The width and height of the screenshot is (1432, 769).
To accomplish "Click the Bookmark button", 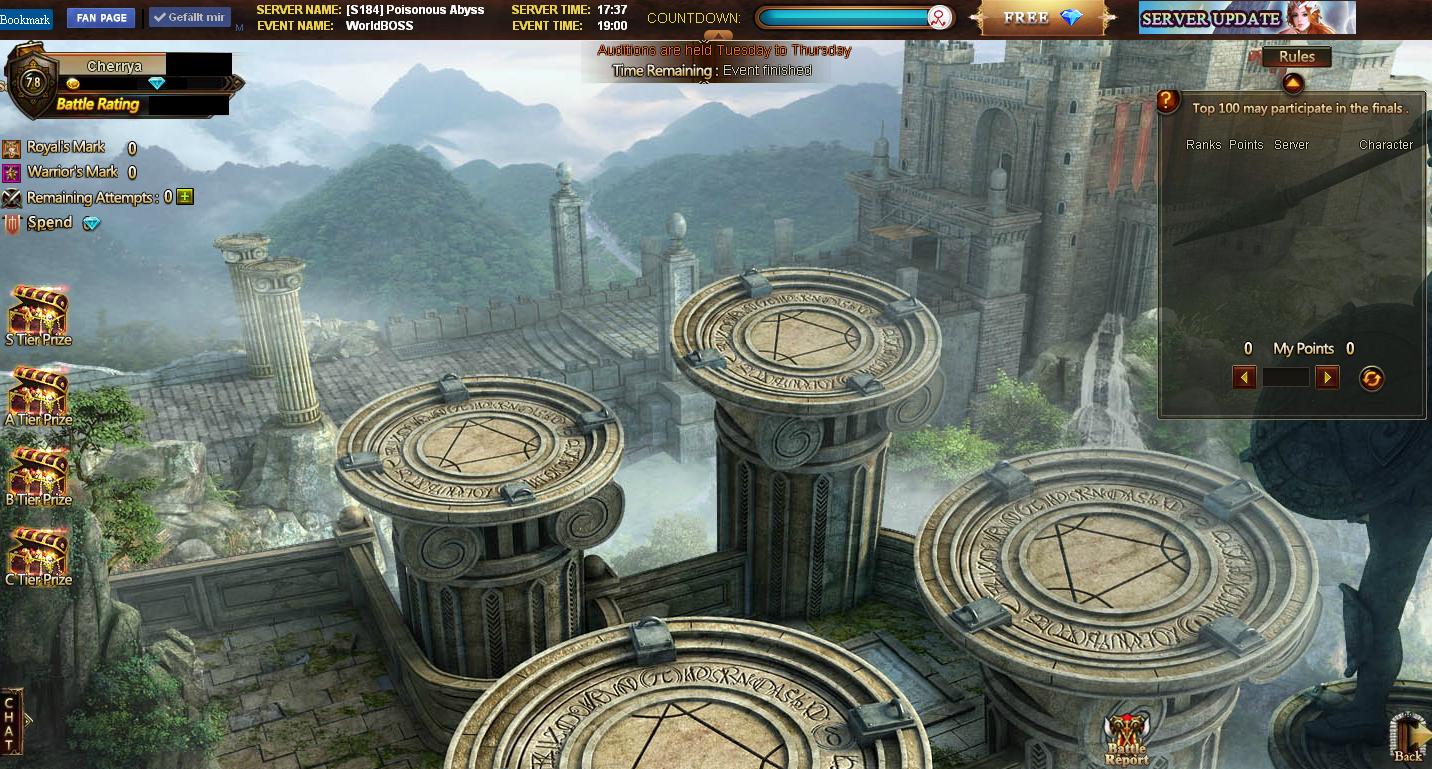I will (25, 19).
